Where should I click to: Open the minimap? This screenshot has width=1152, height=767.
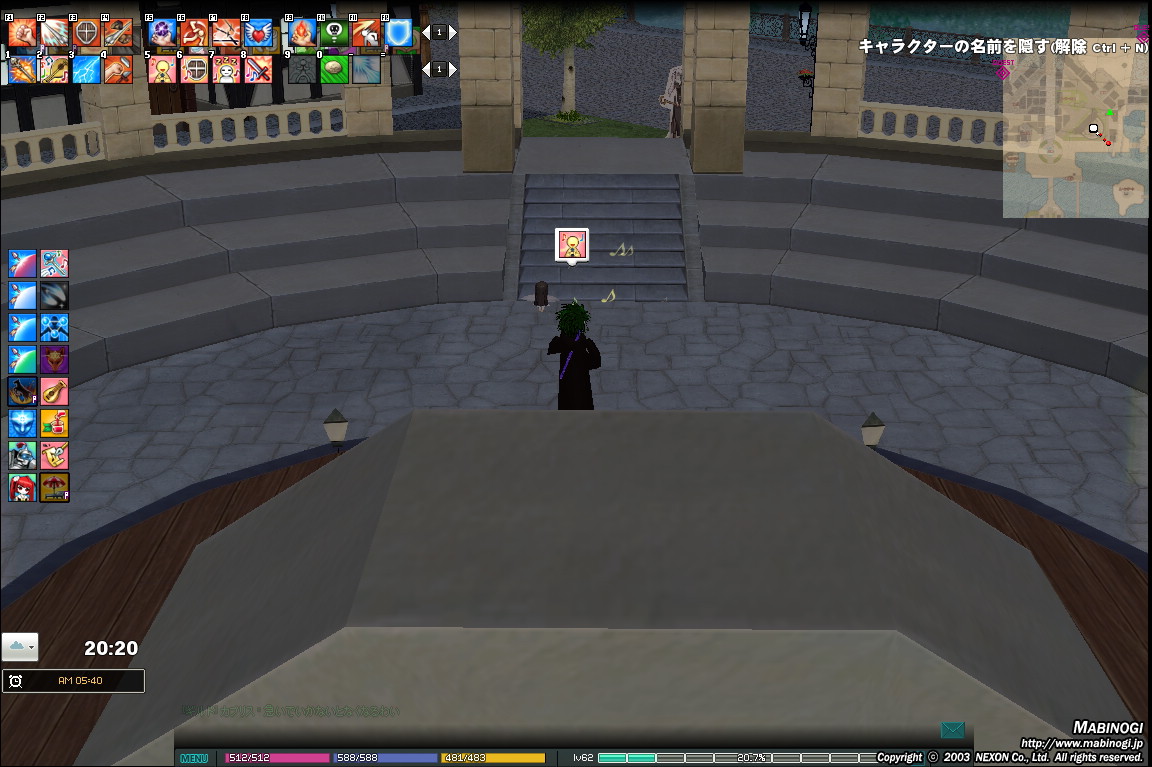(x=1075, y=135)
